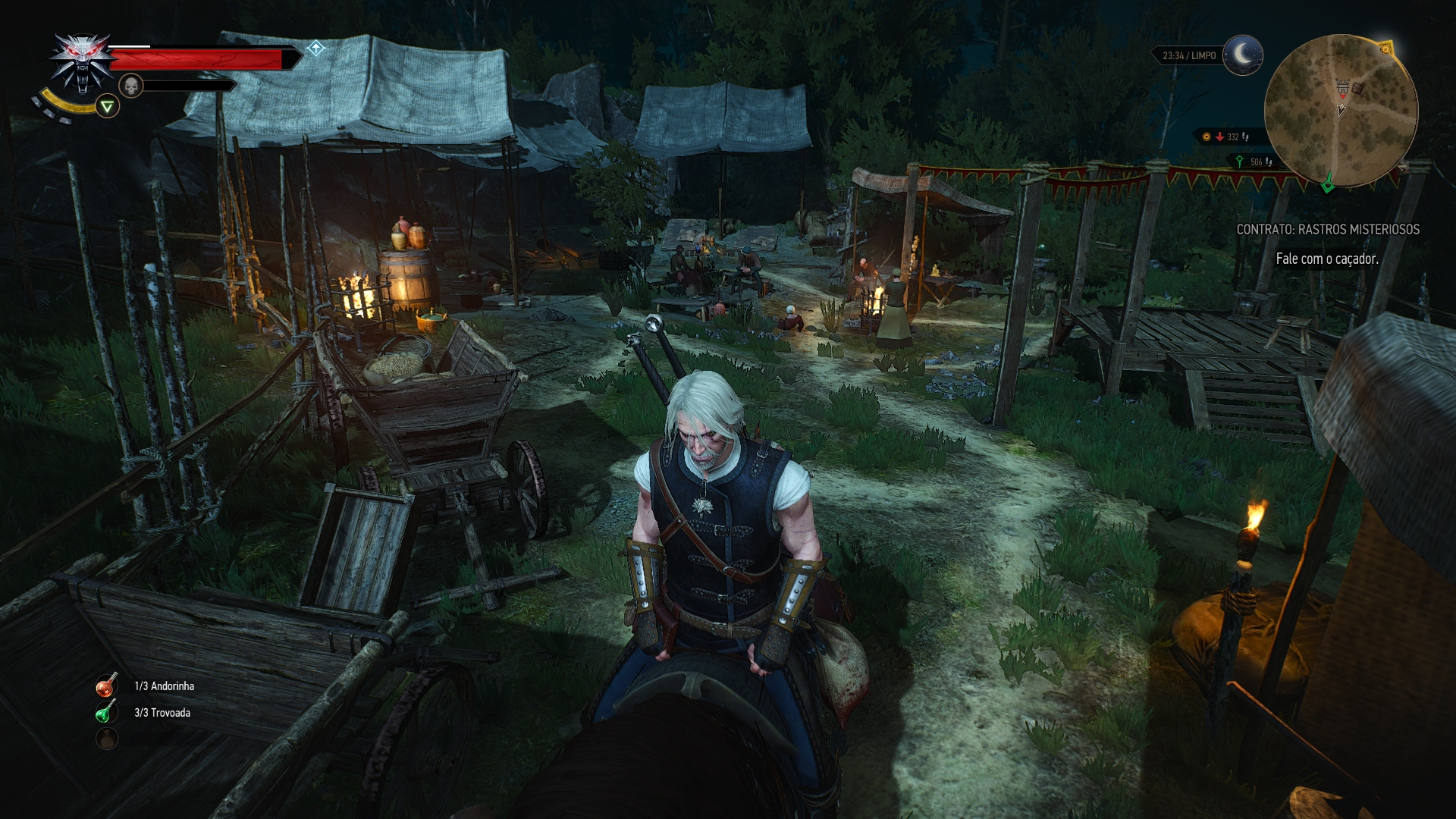Select the Contrato: Rastros Misteriosos quest tracker
Screen dimensions: 1456x819
click(1327, 229)
